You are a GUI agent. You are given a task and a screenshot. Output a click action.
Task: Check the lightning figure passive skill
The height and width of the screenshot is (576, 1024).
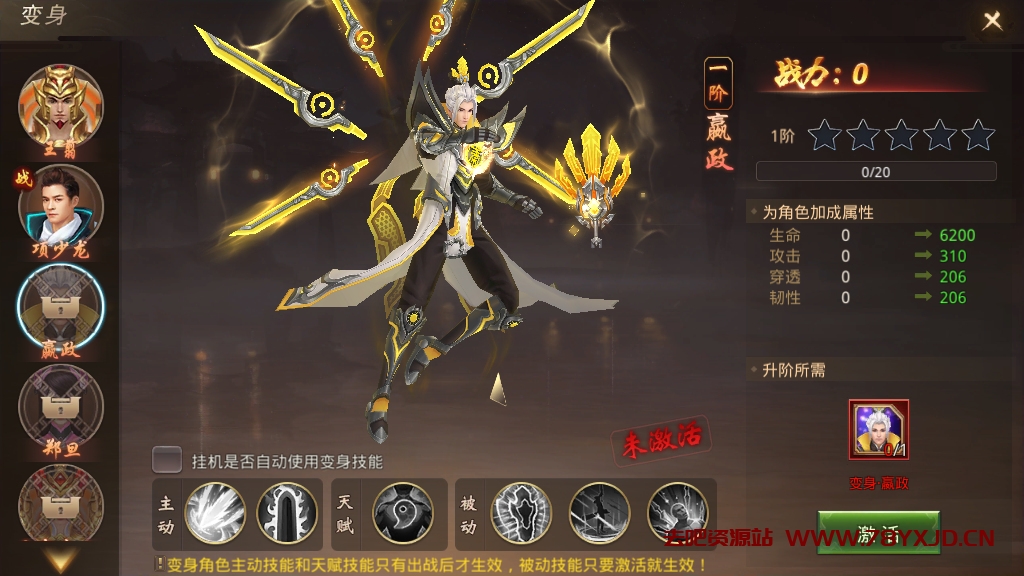point(677,512)
